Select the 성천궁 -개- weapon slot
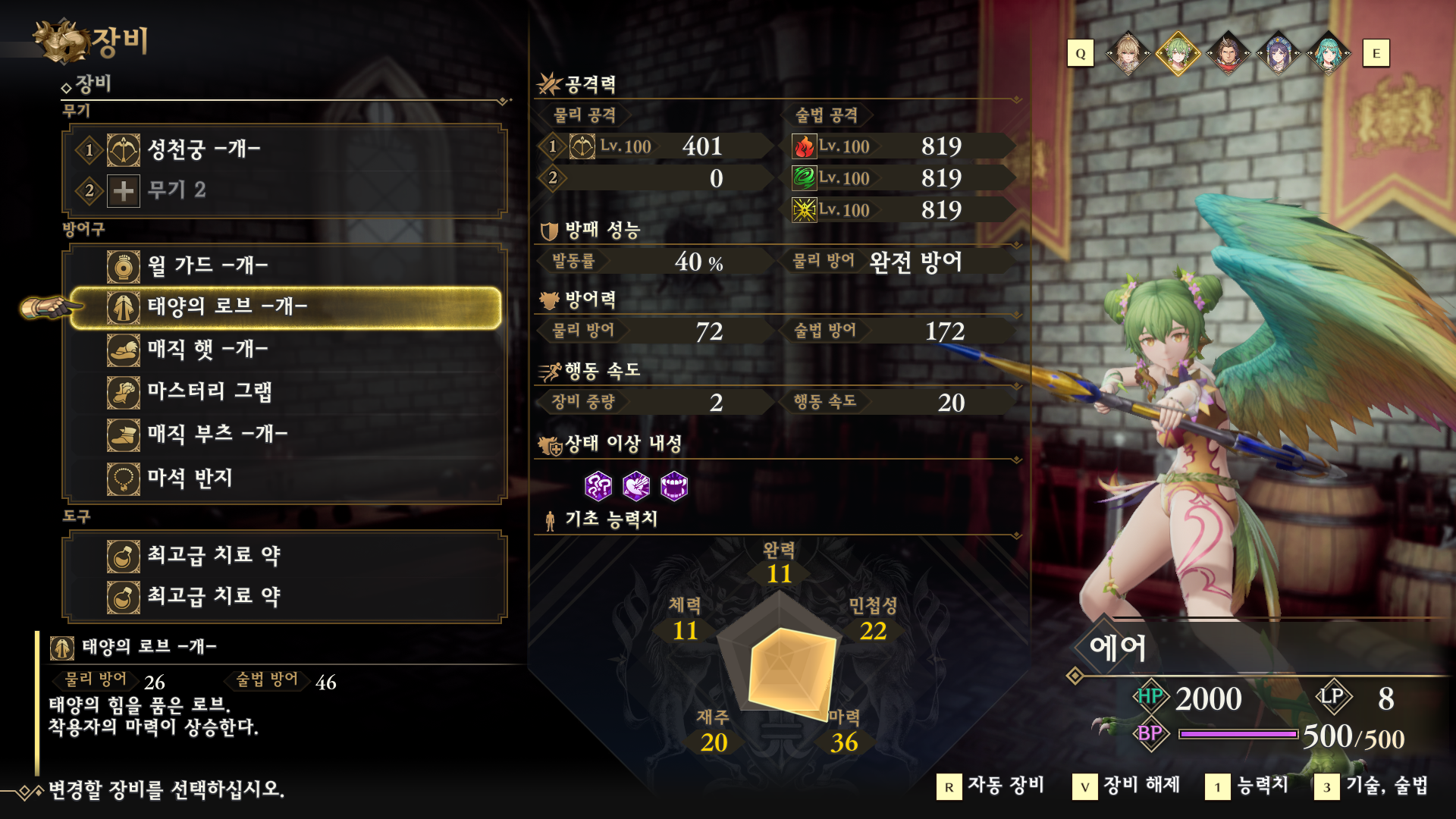The image size is (1456, 819). [x=284, y=149]
